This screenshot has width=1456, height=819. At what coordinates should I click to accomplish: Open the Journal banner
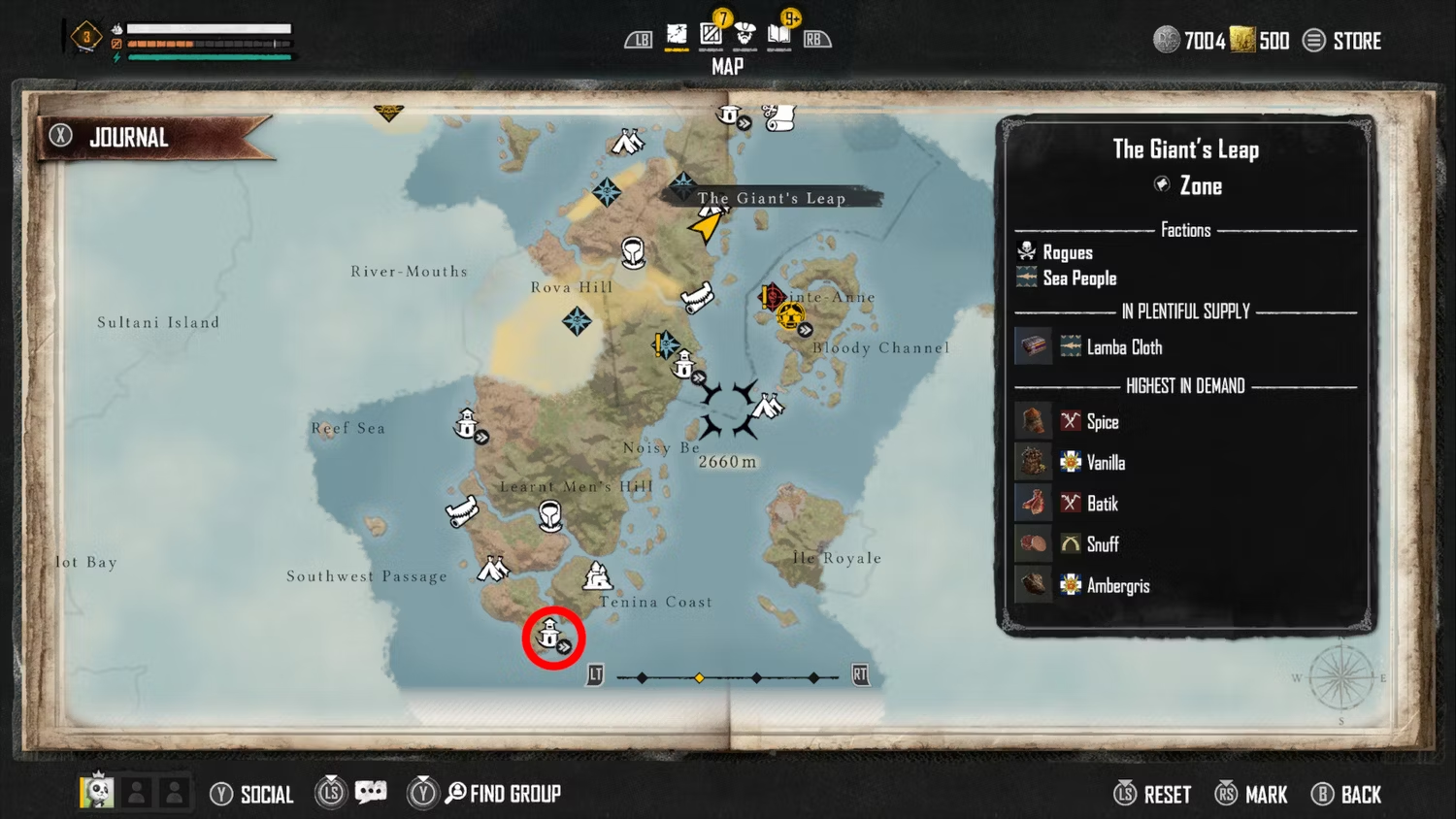tap(129, 138)
